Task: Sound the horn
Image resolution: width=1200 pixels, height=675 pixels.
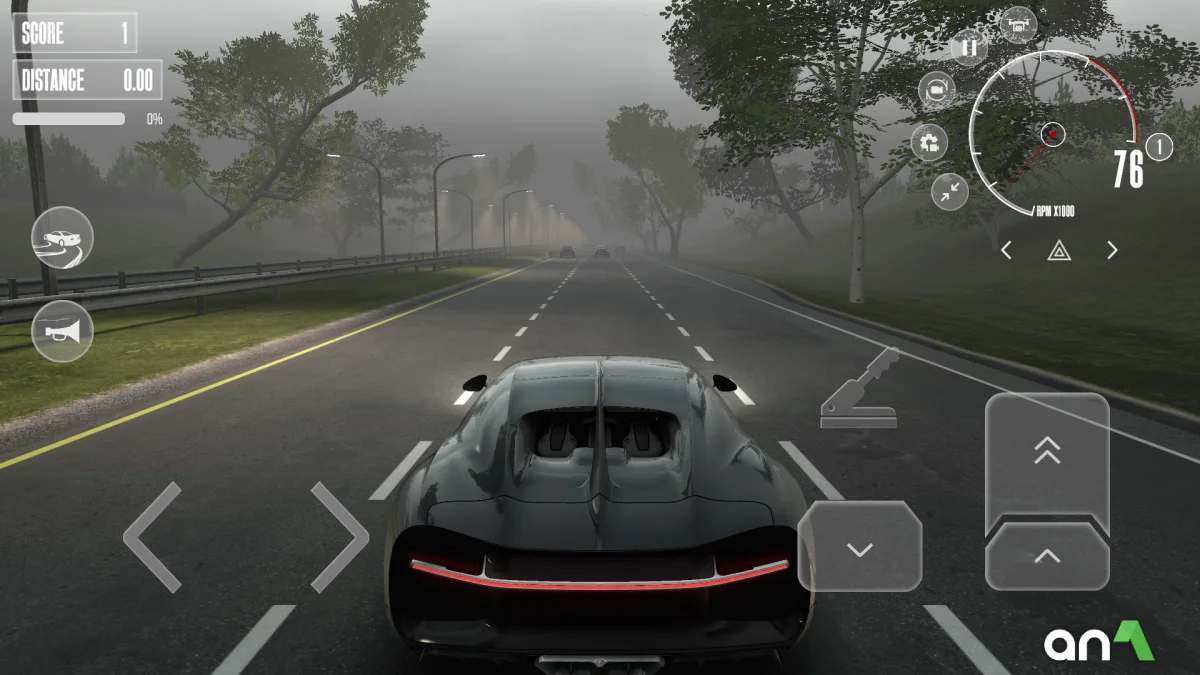Action: pyautogui.click(x=62, y=331)
